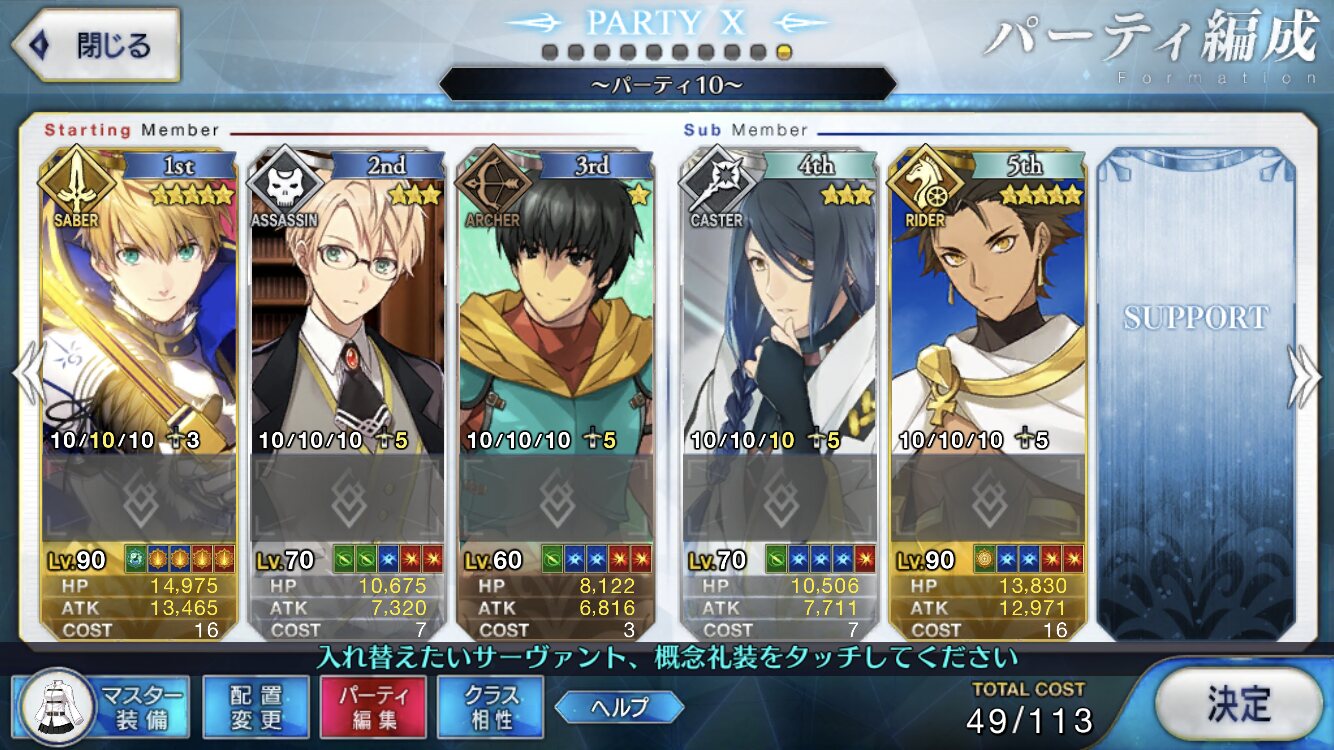Show the クラス相性 class affinity chart
This screenshot has height=750, width=1334.
coord(490,706)
